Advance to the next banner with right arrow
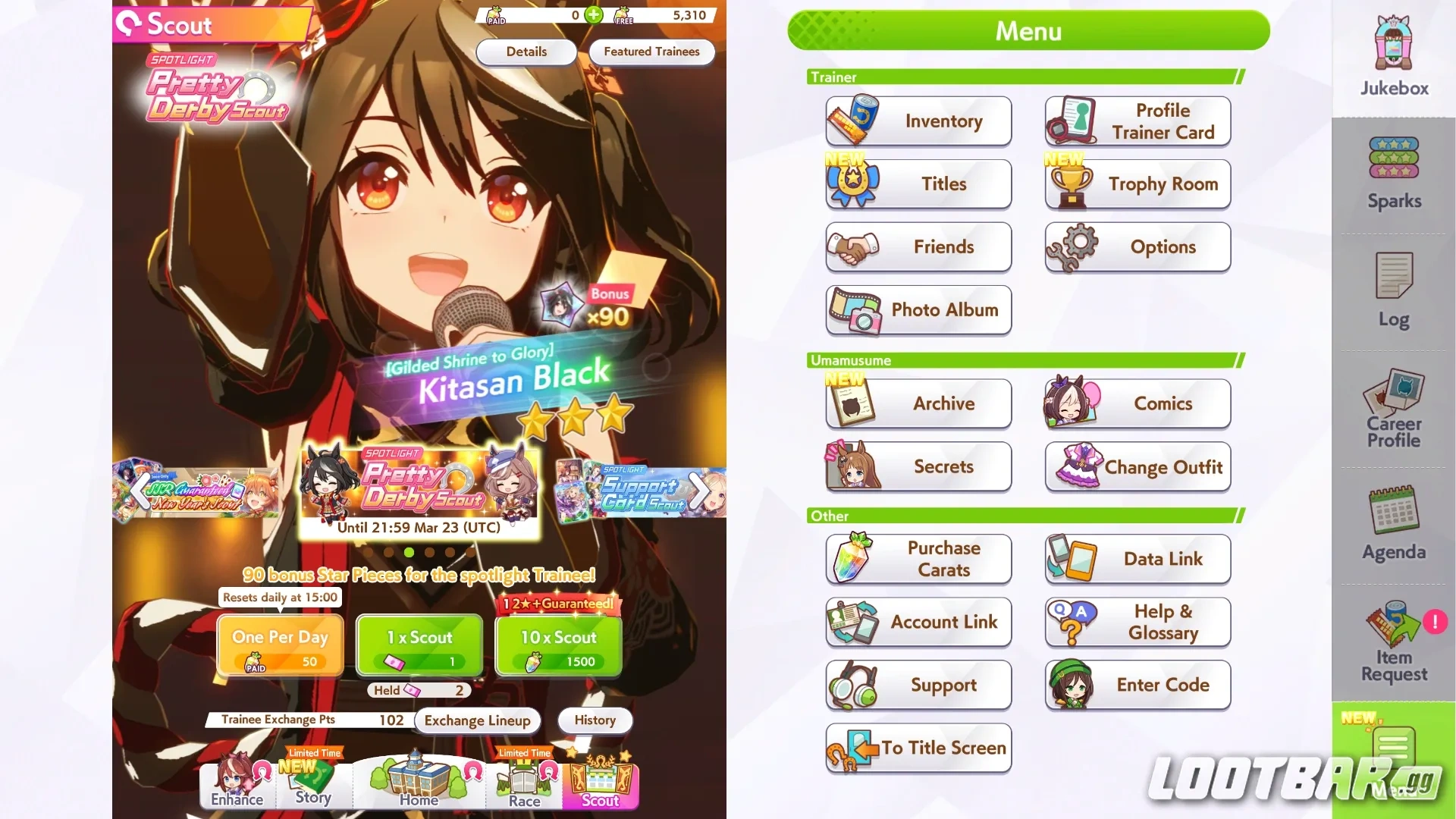 pyautogui.click(x=698, y=491)
